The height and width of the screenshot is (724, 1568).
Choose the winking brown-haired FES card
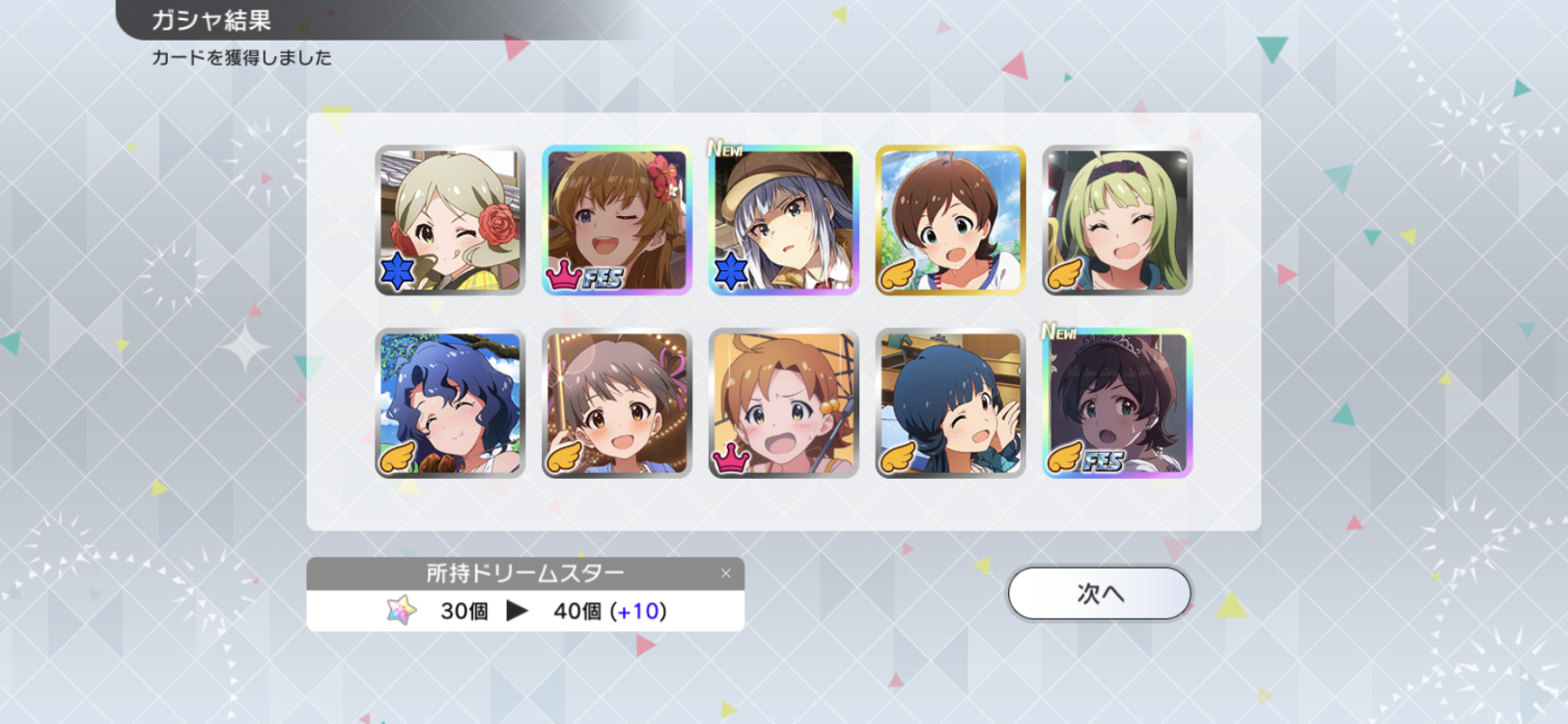click(x=617, y=220)
